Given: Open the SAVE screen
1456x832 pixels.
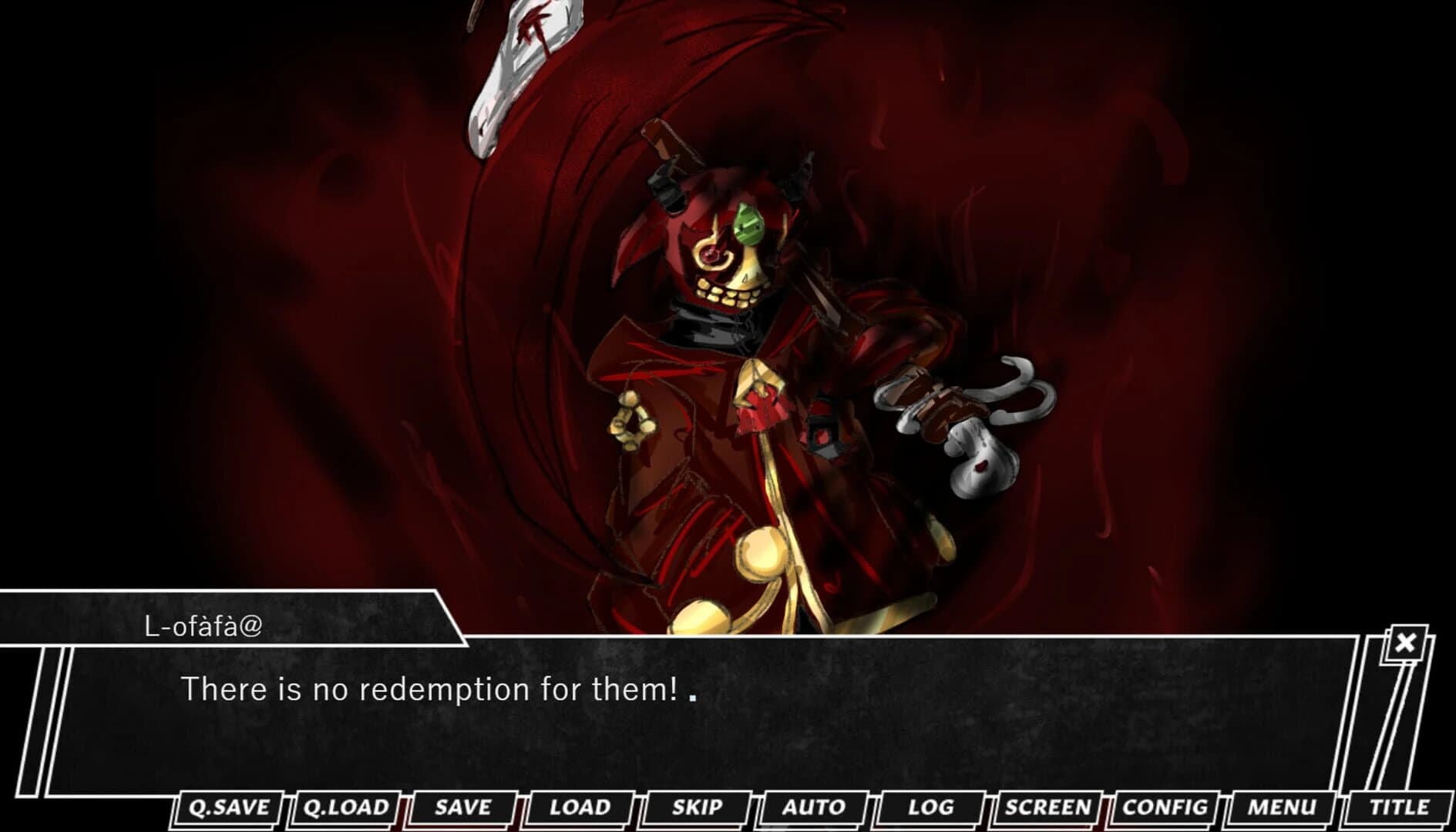Looking at the screenshot, I should click(461, 808).
